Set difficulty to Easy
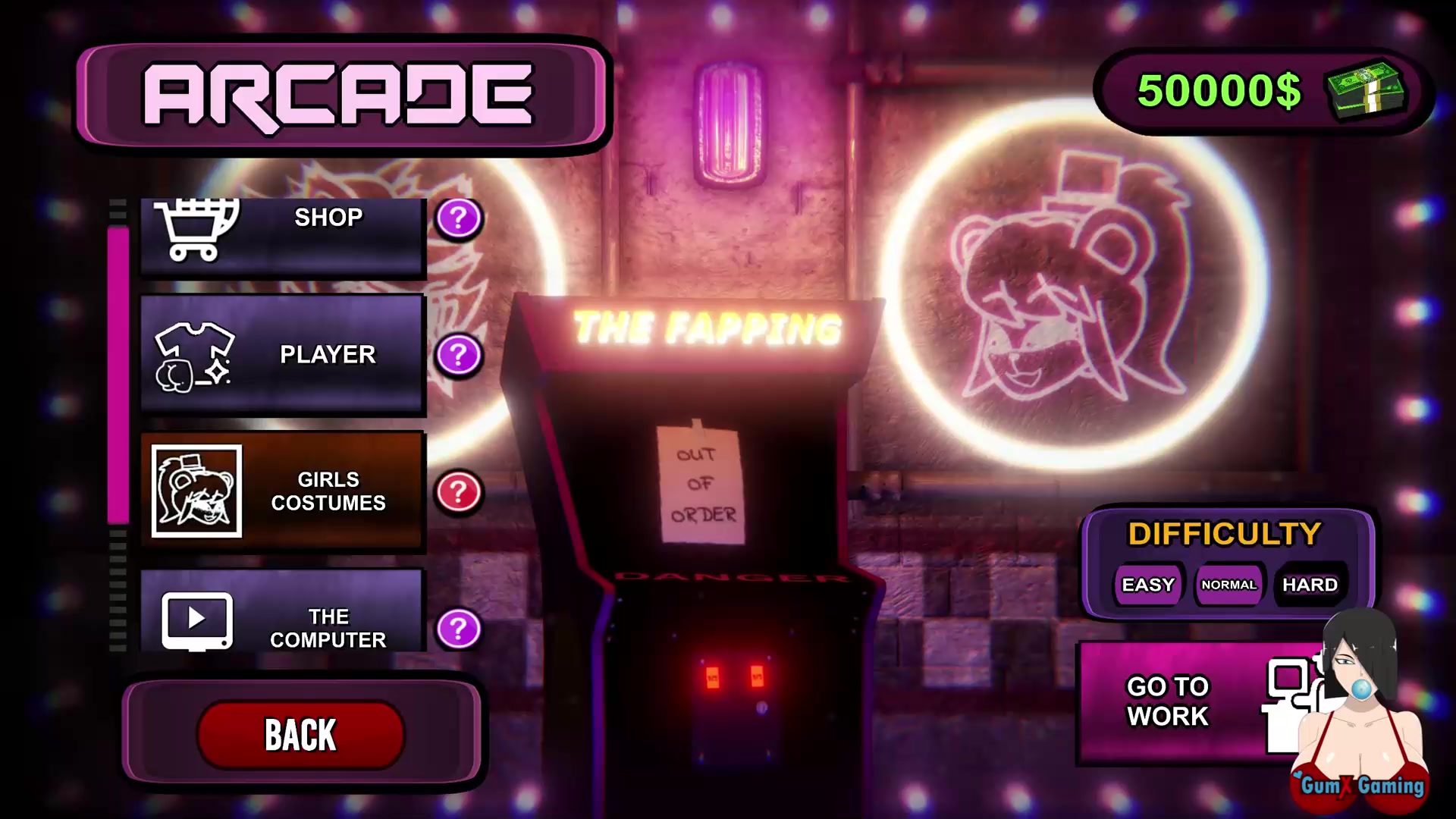 pos(1148,585)
